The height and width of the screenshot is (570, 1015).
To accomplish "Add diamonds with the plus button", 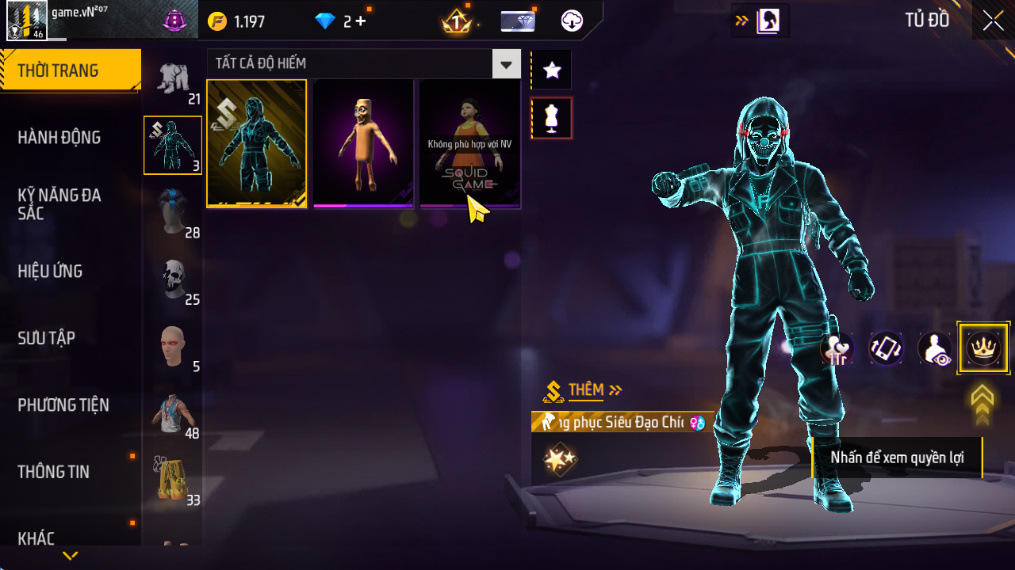I will coord(360,21).
